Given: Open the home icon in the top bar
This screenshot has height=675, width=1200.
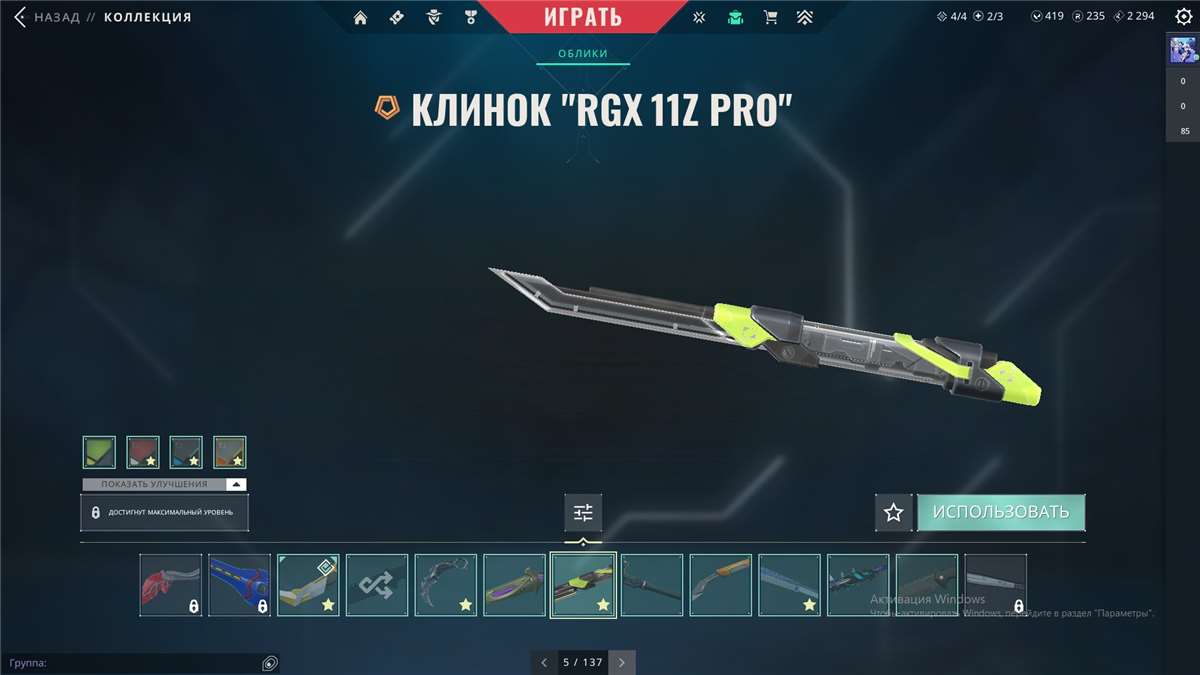Looking at the screenshot, I should pyautogui.click(x=361, y=17).
